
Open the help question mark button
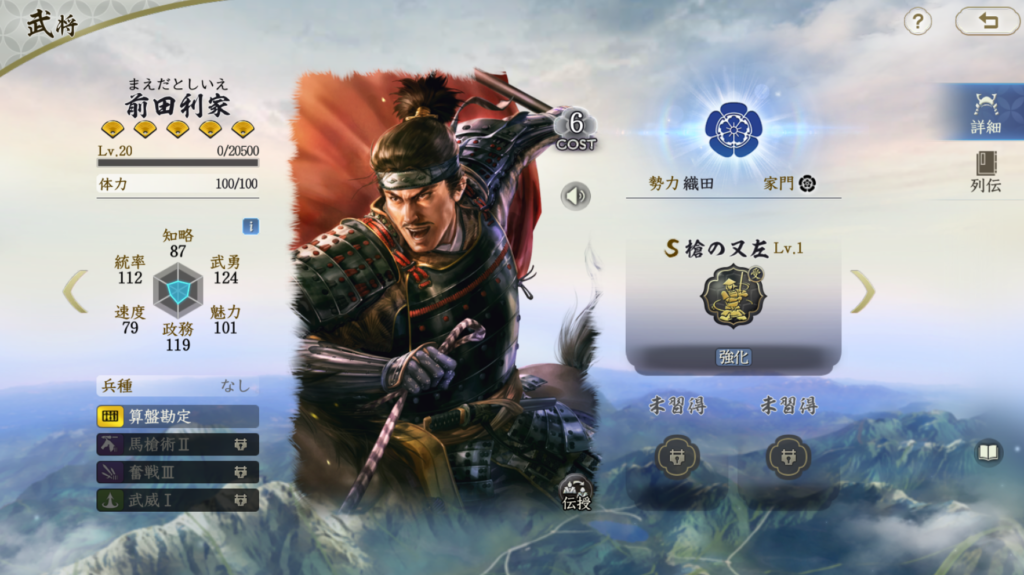917,21
